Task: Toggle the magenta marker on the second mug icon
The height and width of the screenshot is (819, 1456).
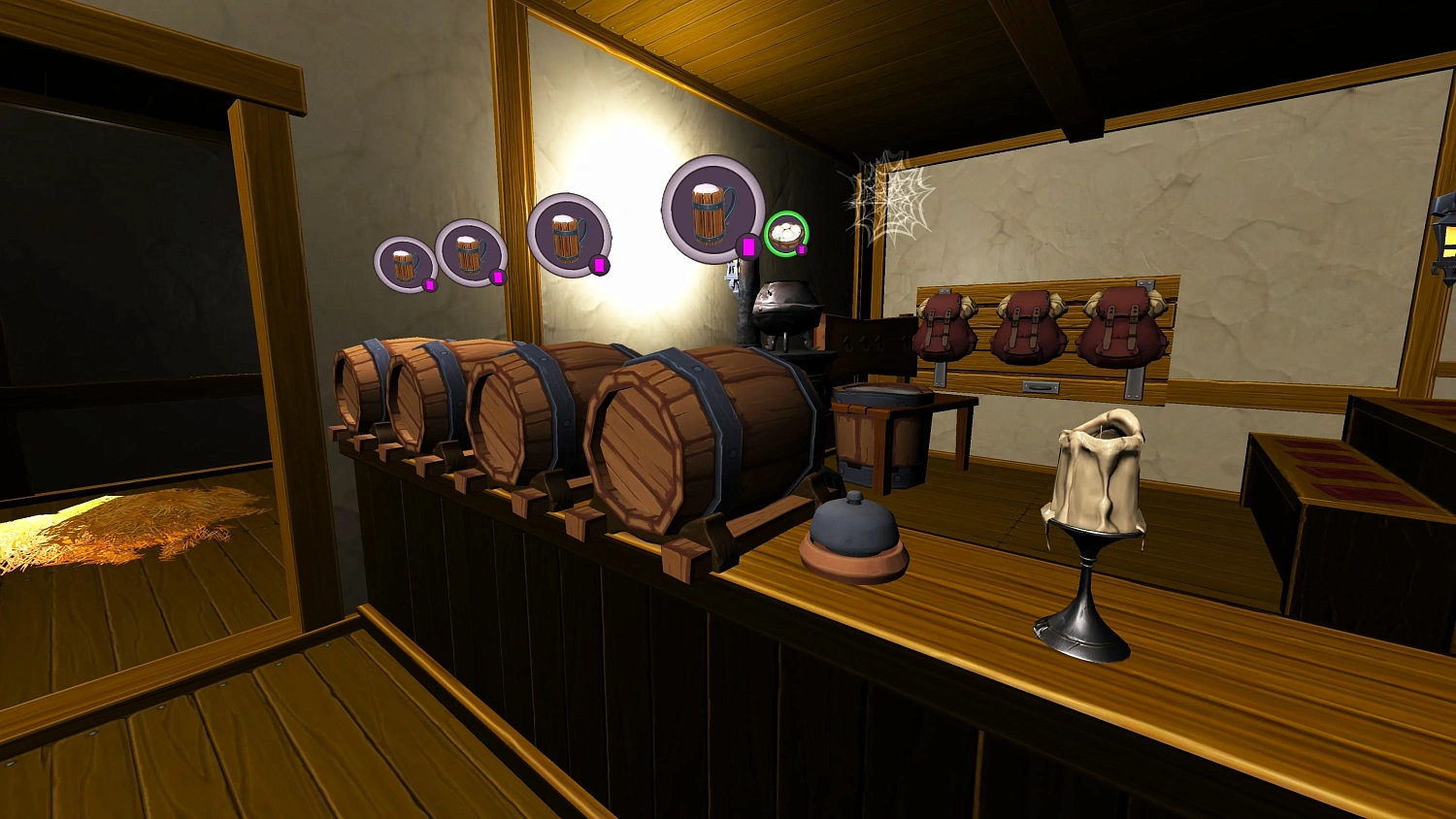Action: 500,277
